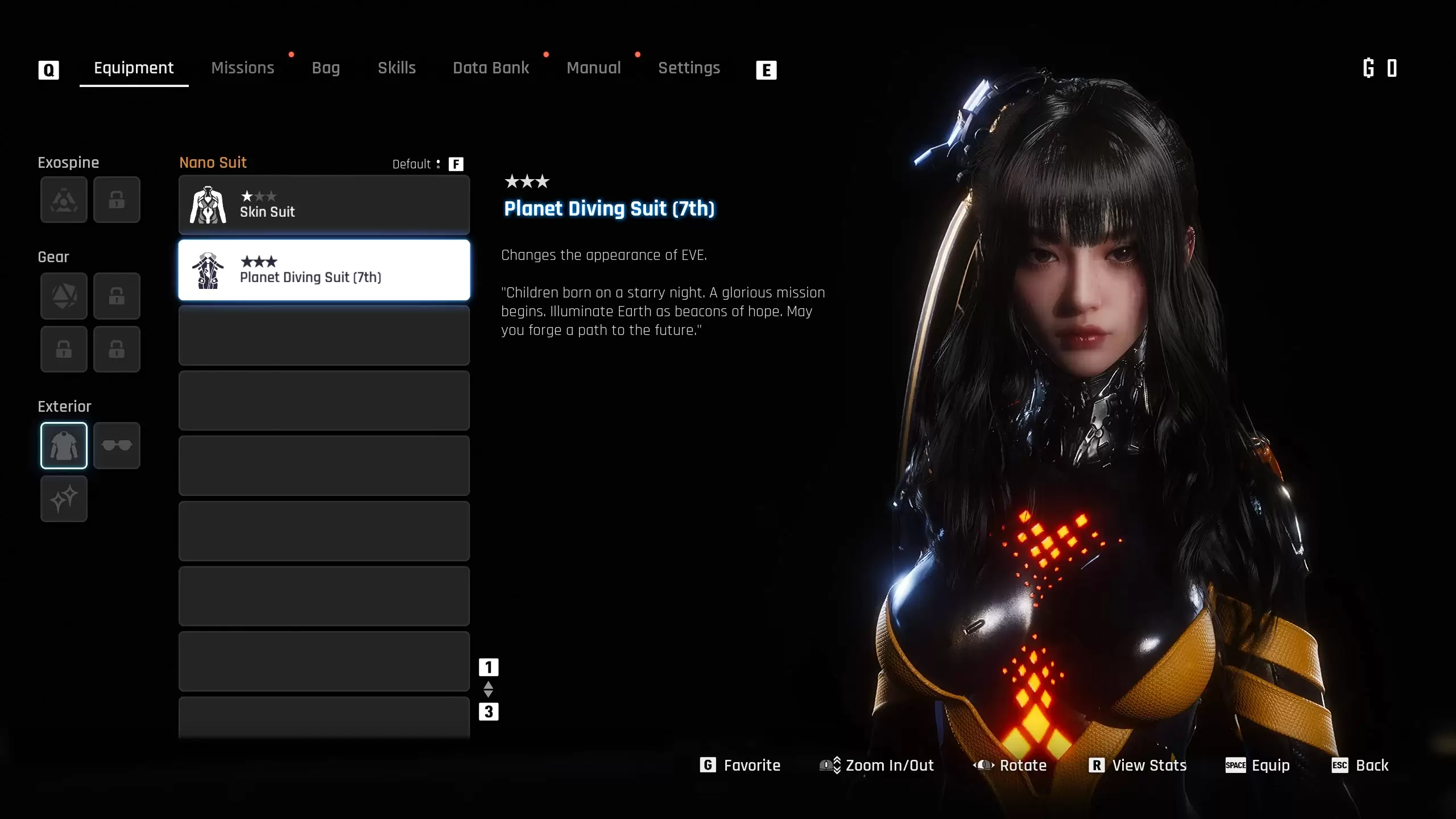The height and width of the screenshot is (819, 1456).
Task: Open the Bag tab
Action: [325, 68]
